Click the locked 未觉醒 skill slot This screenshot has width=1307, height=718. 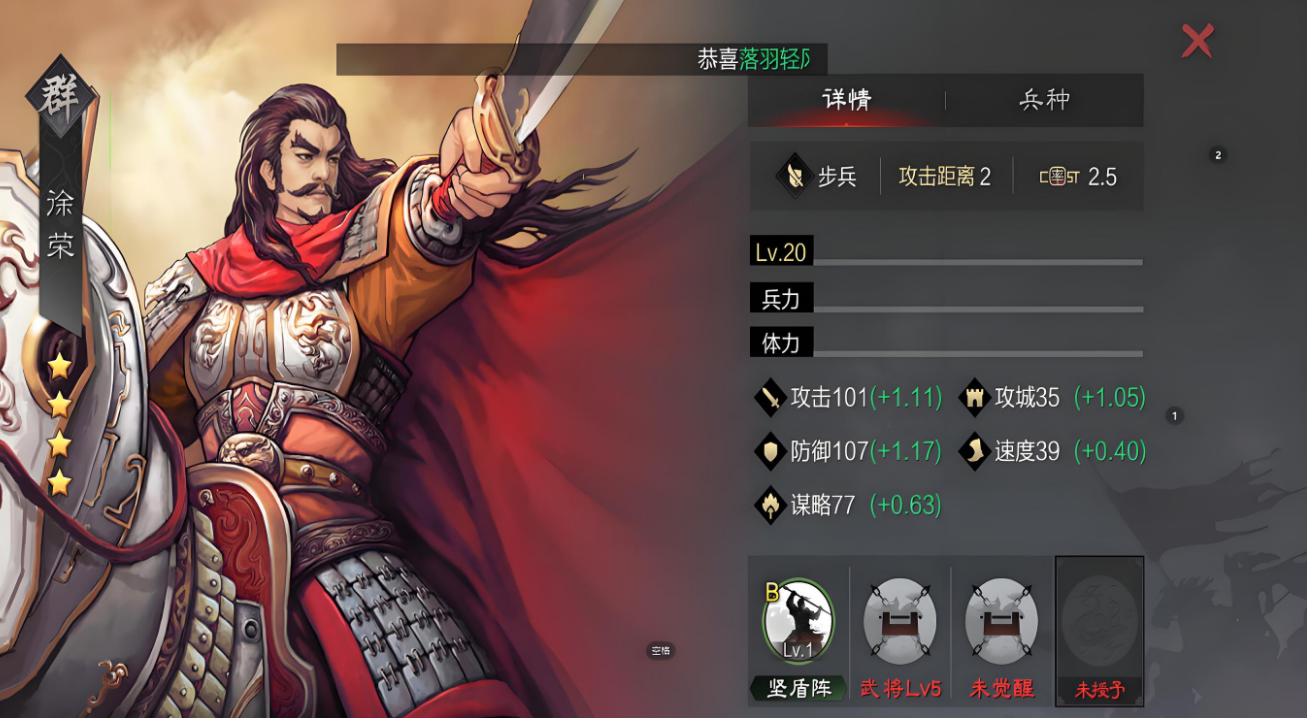tap(1001, 621)
